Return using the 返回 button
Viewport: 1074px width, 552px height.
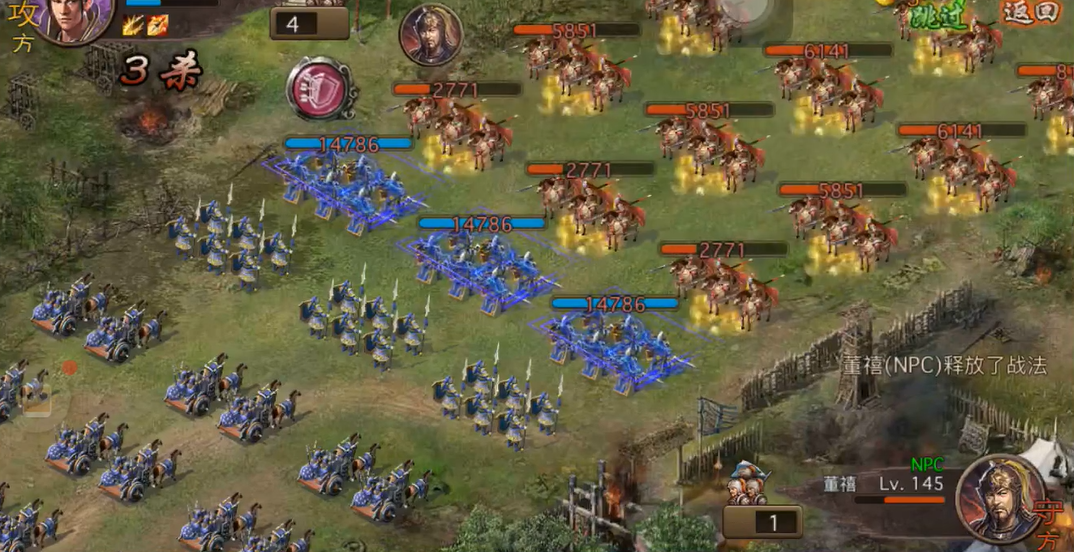coord(1029,13)
